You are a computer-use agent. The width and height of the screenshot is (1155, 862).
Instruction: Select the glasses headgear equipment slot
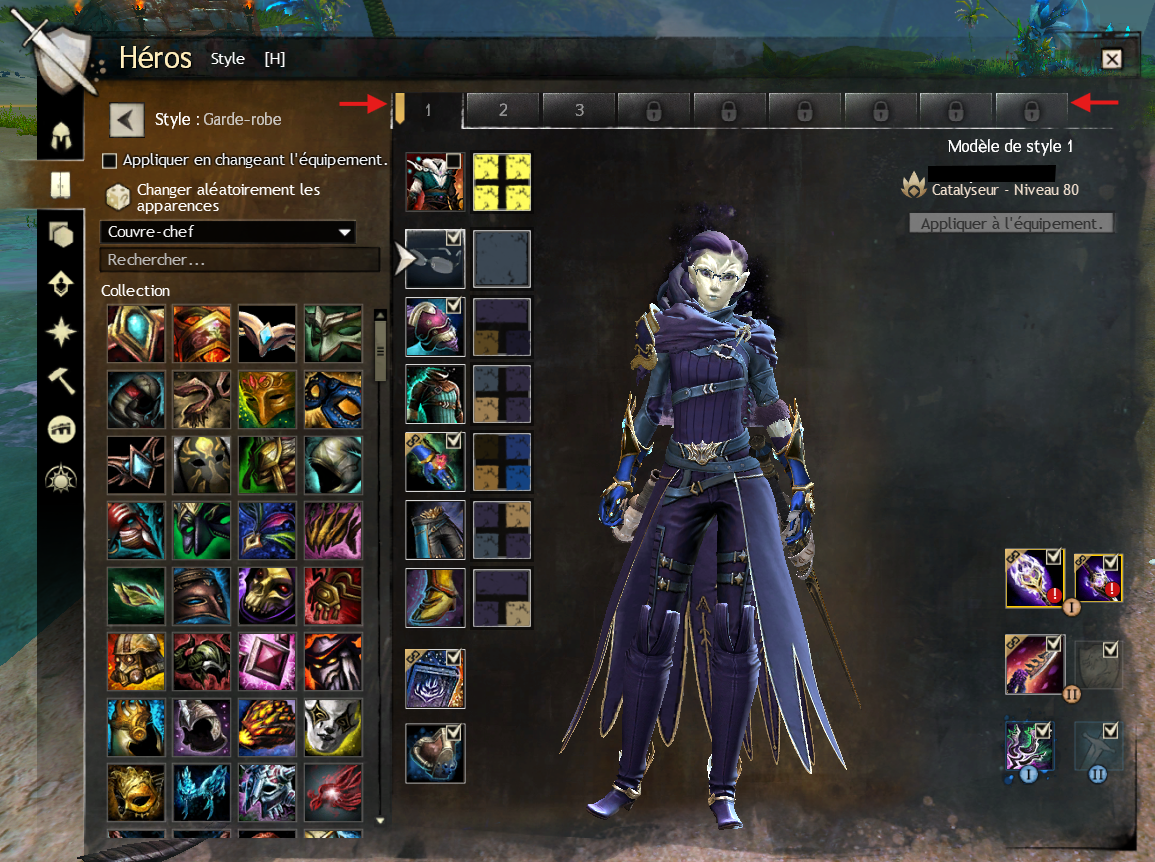click(x=434, y=259)
